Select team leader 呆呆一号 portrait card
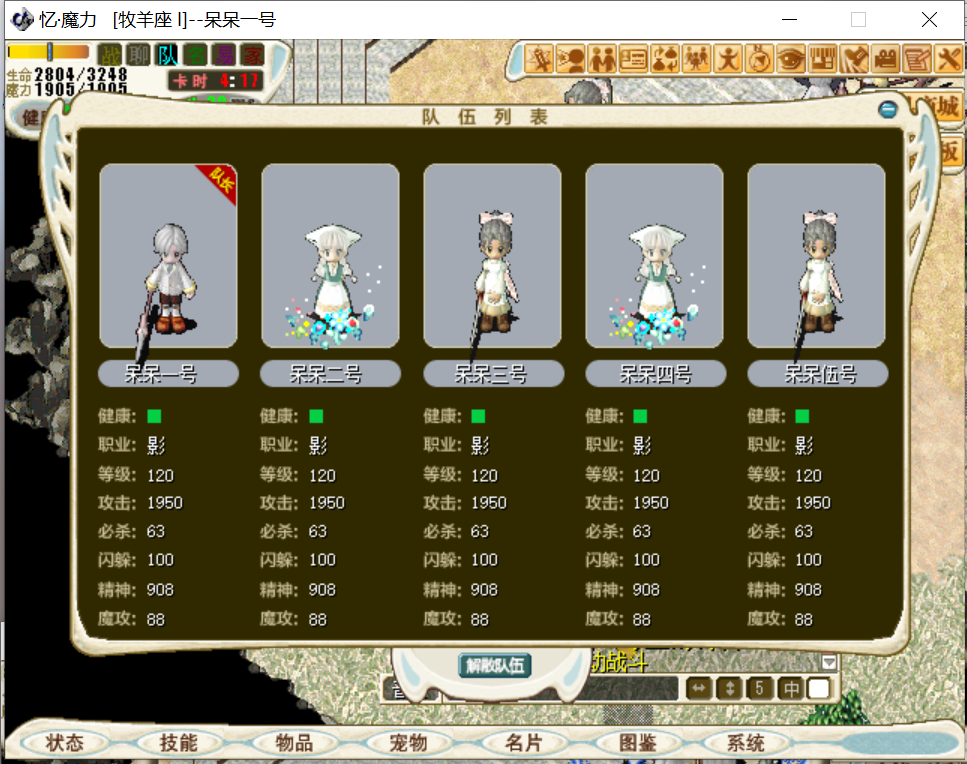The height and width of the screenshot is (764, 967). tap(168, 256)
